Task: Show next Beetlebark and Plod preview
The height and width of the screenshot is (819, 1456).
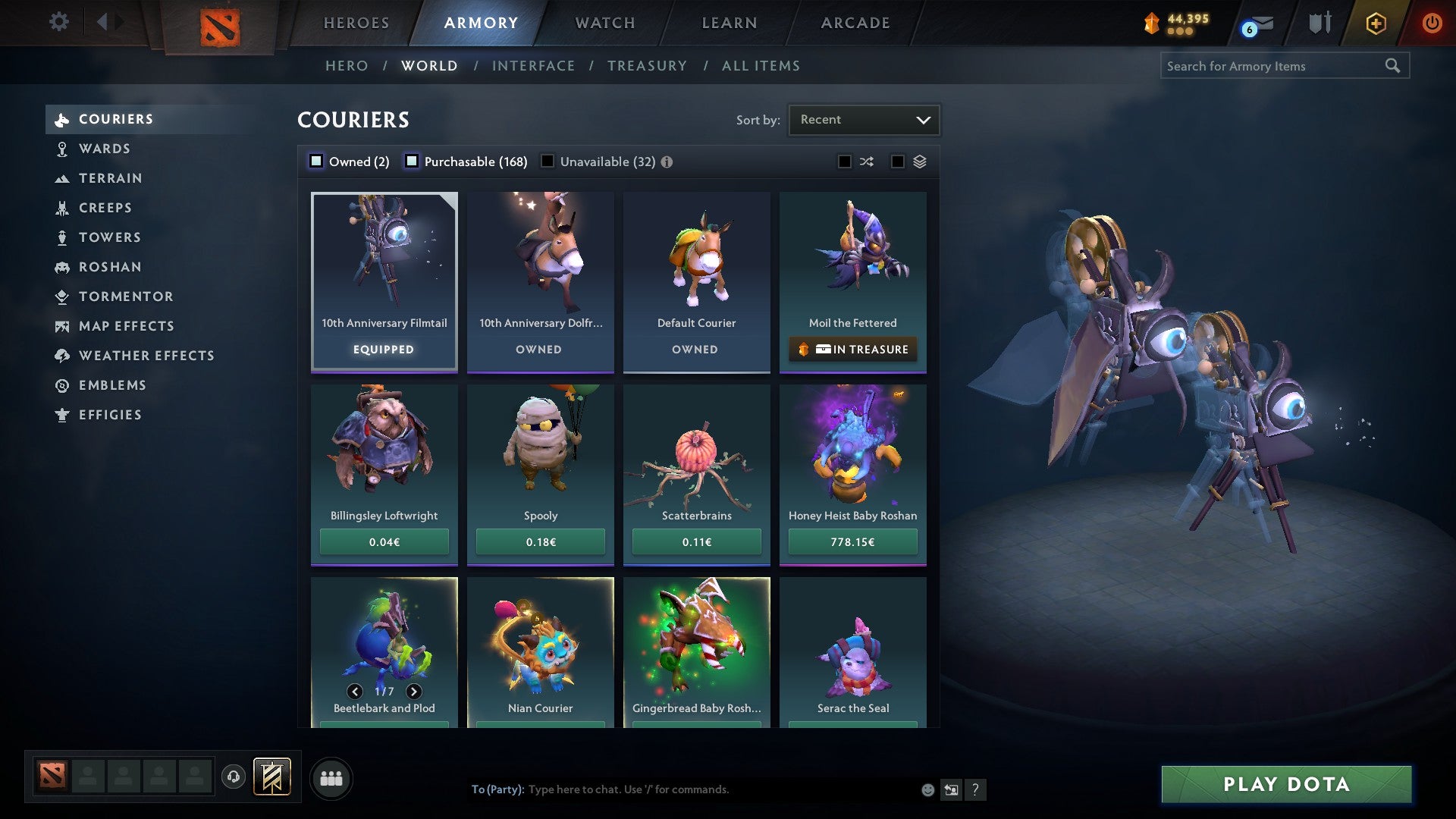Action: 414,692
